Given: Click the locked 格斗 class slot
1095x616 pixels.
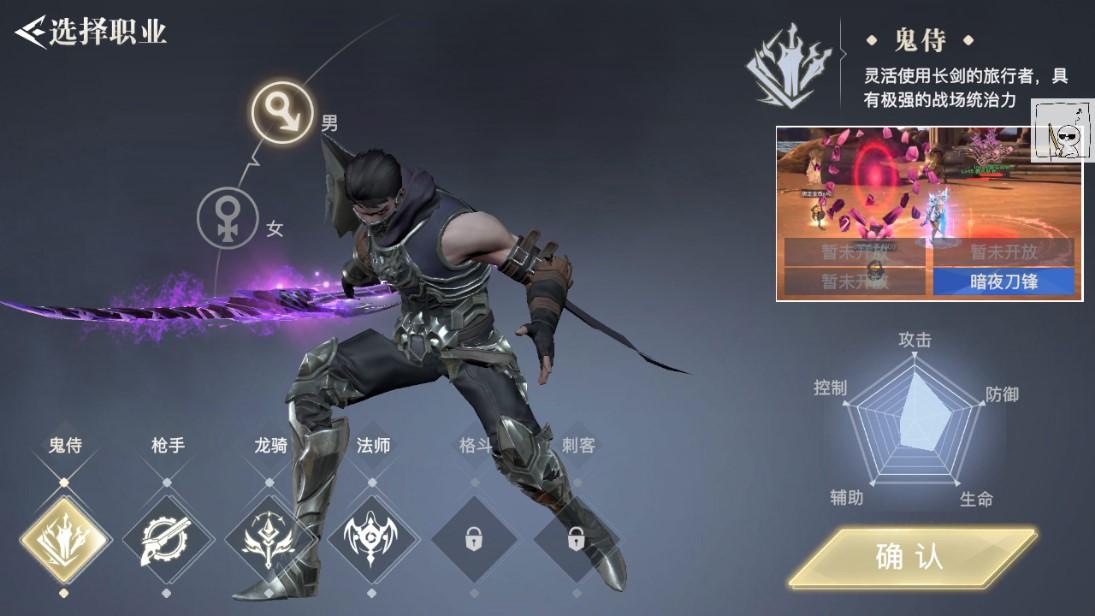Looking at the screenshot, I should [x=474, y=540].
